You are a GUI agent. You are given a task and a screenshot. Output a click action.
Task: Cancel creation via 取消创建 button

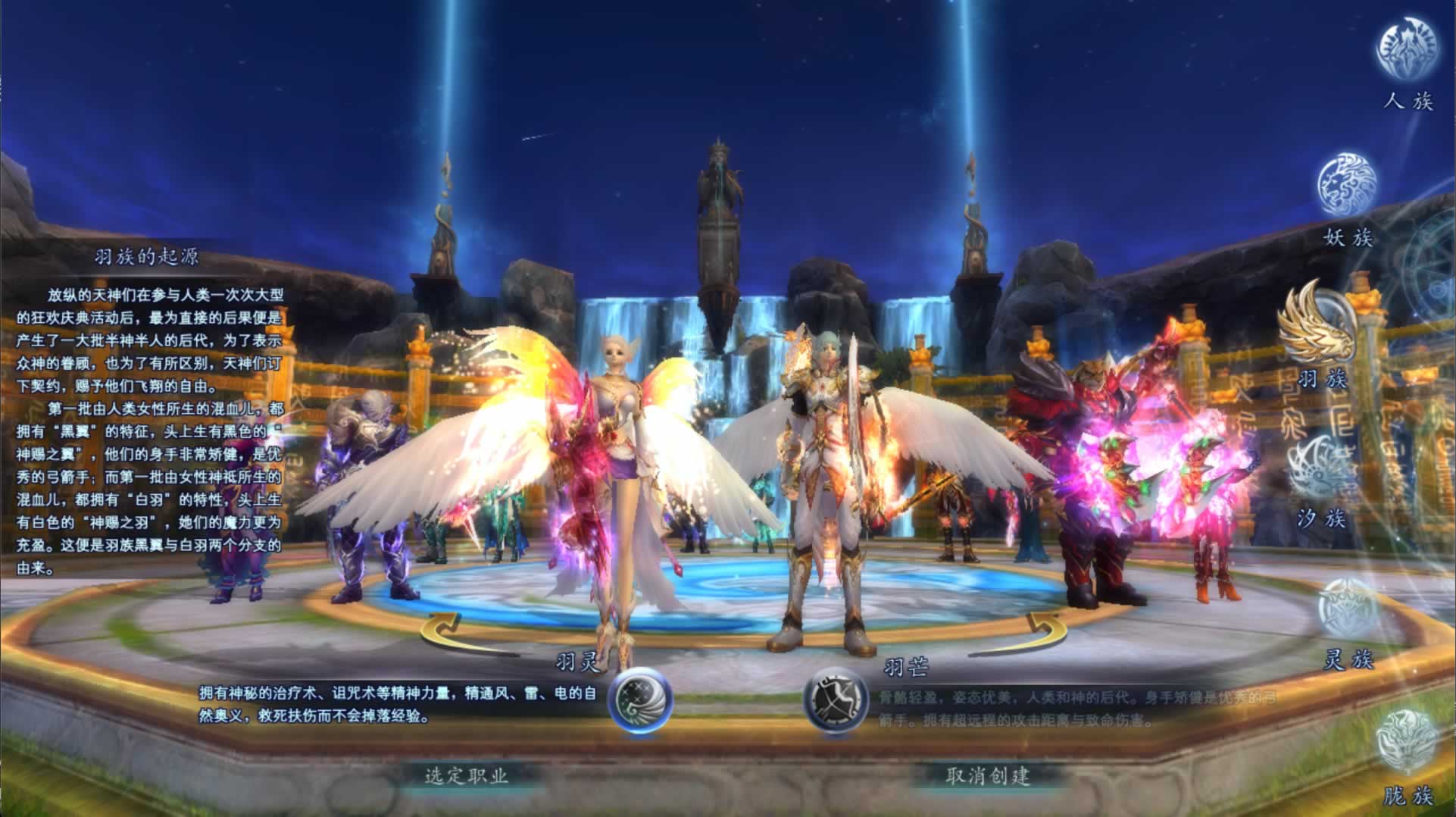coord(988,775)
